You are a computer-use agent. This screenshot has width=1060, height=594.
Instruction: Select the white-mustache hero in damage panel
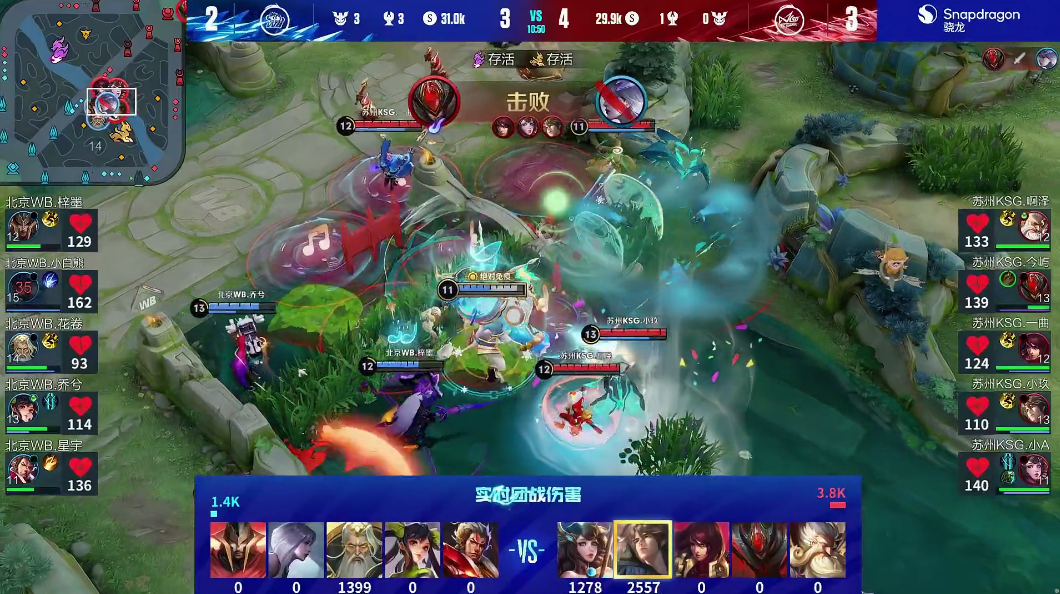pyautogui.click(x=817, y=550)
